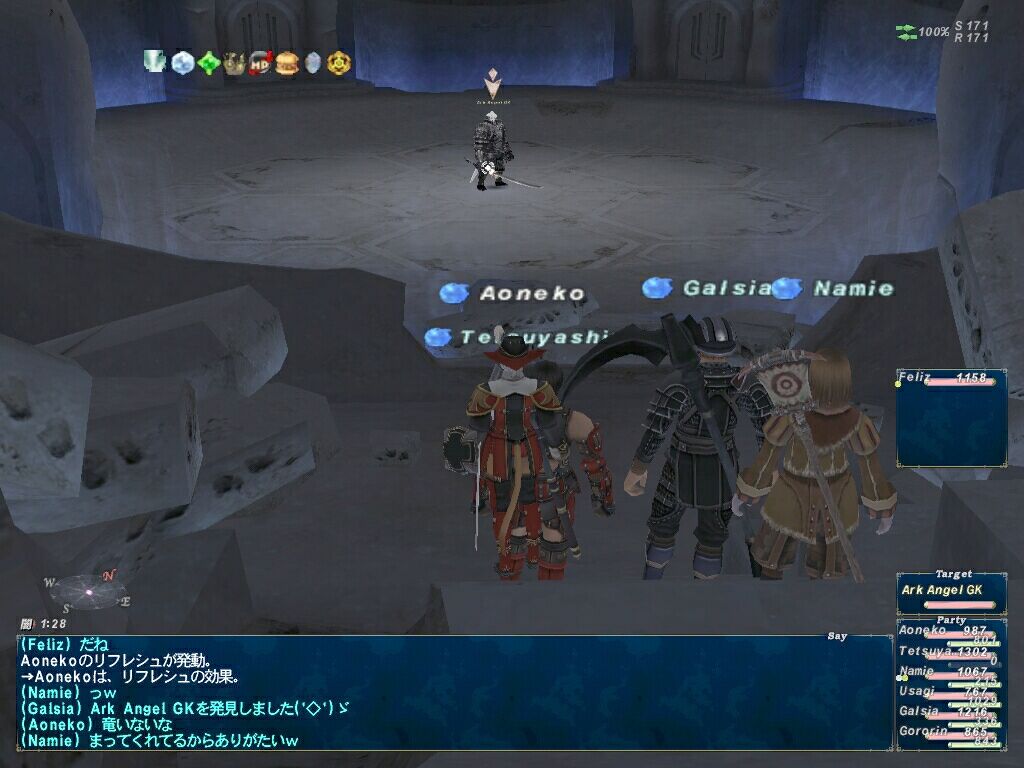This screenshot has height=768, width=1024.
Task: Click the compass rose
Action: coord(88,591)
